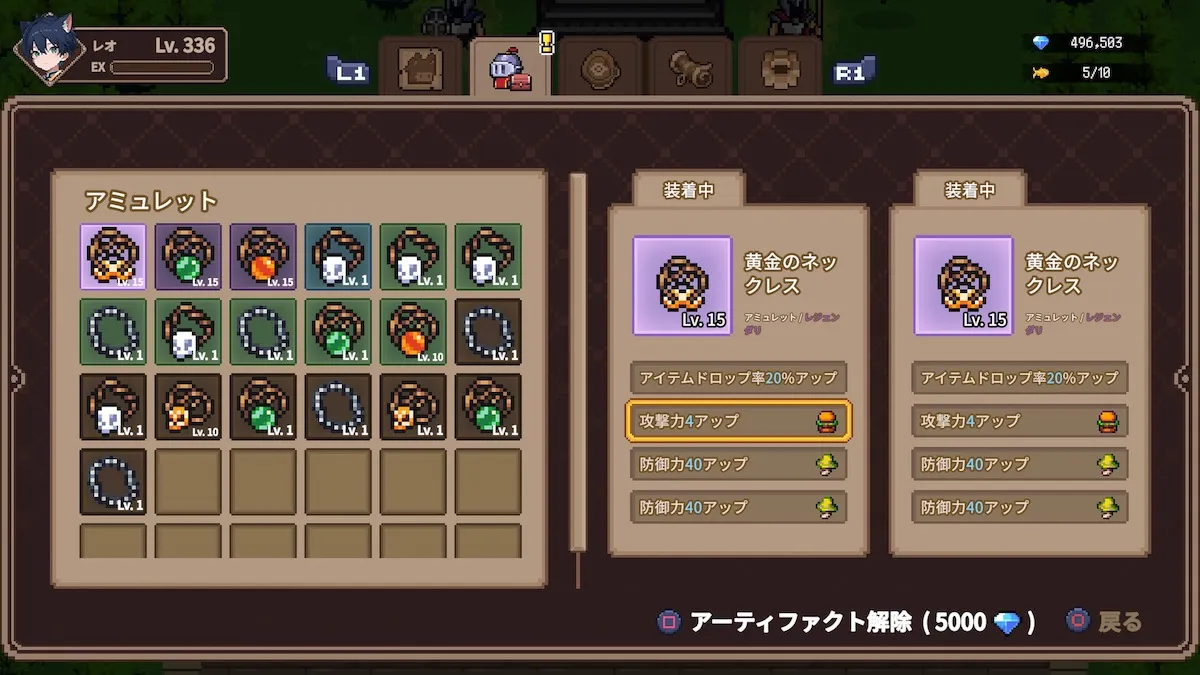Viewport: 1200px width, 675px height.
Task: Select the highlighted 攻撃力4アップ artifact row
Action: (738, 421)
